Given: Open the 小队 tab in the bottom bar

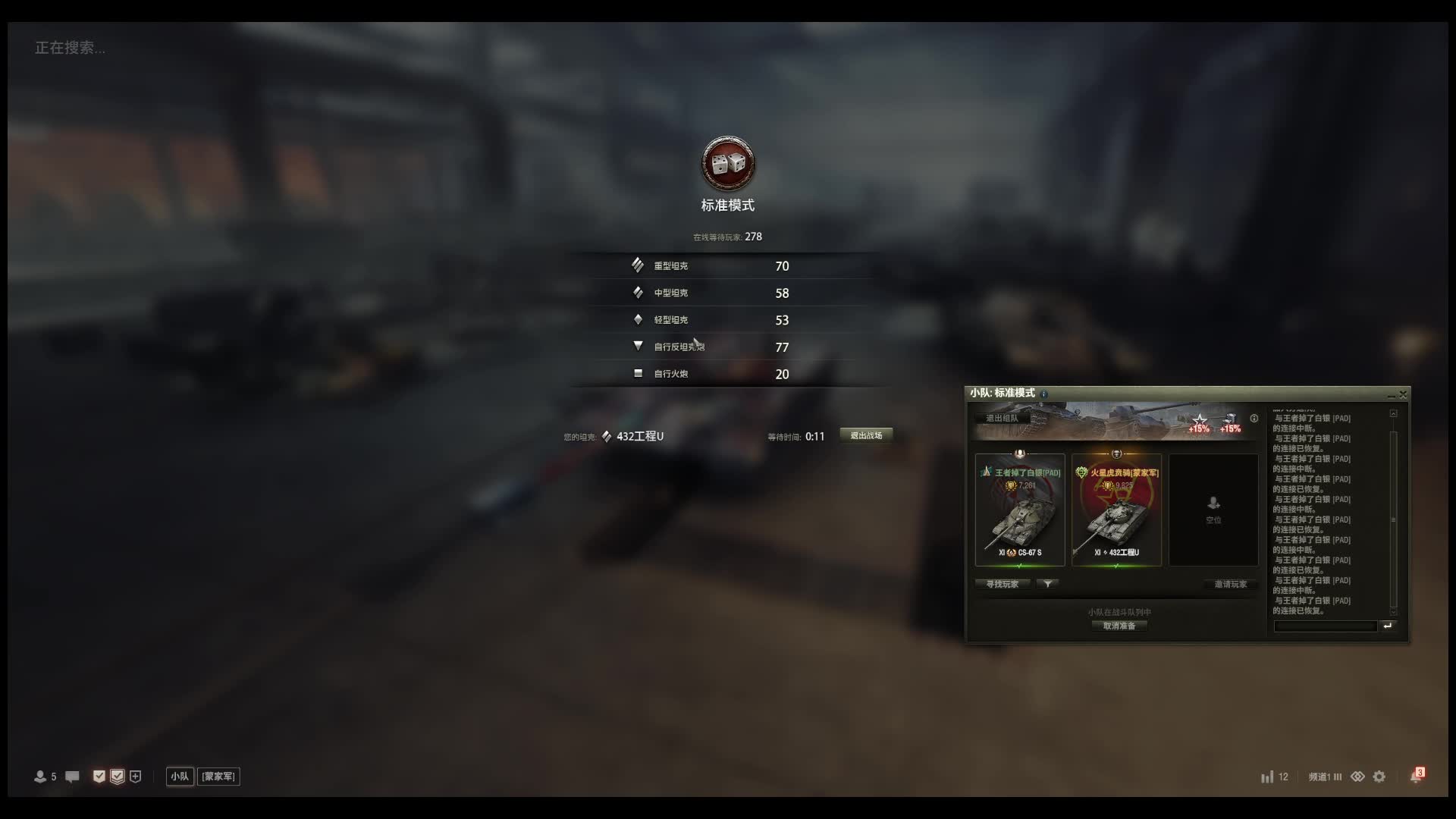Looking at the screenshot, I should (x=180, y=777).
